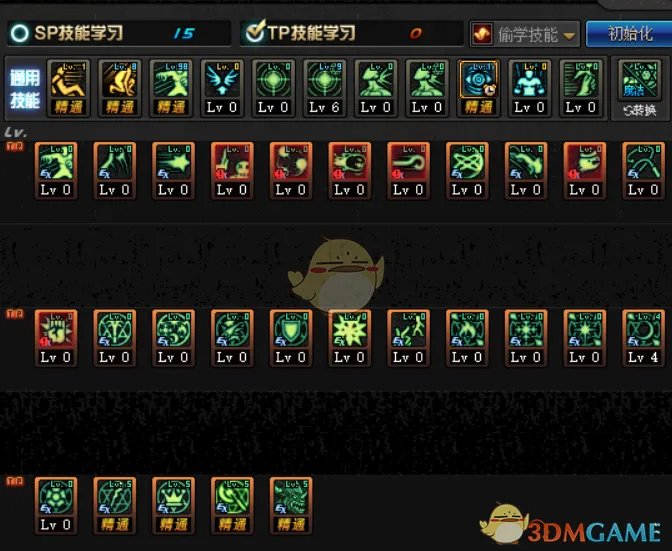Viewport: 672px width, 551px height.
Task: Expand the 偷学技能 dropdown
Action: [x=523, y=34]
